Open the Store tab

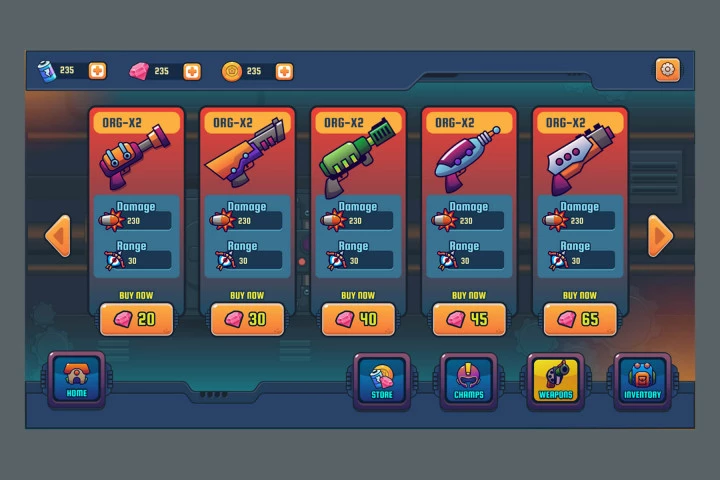click(x=382, y=381)
